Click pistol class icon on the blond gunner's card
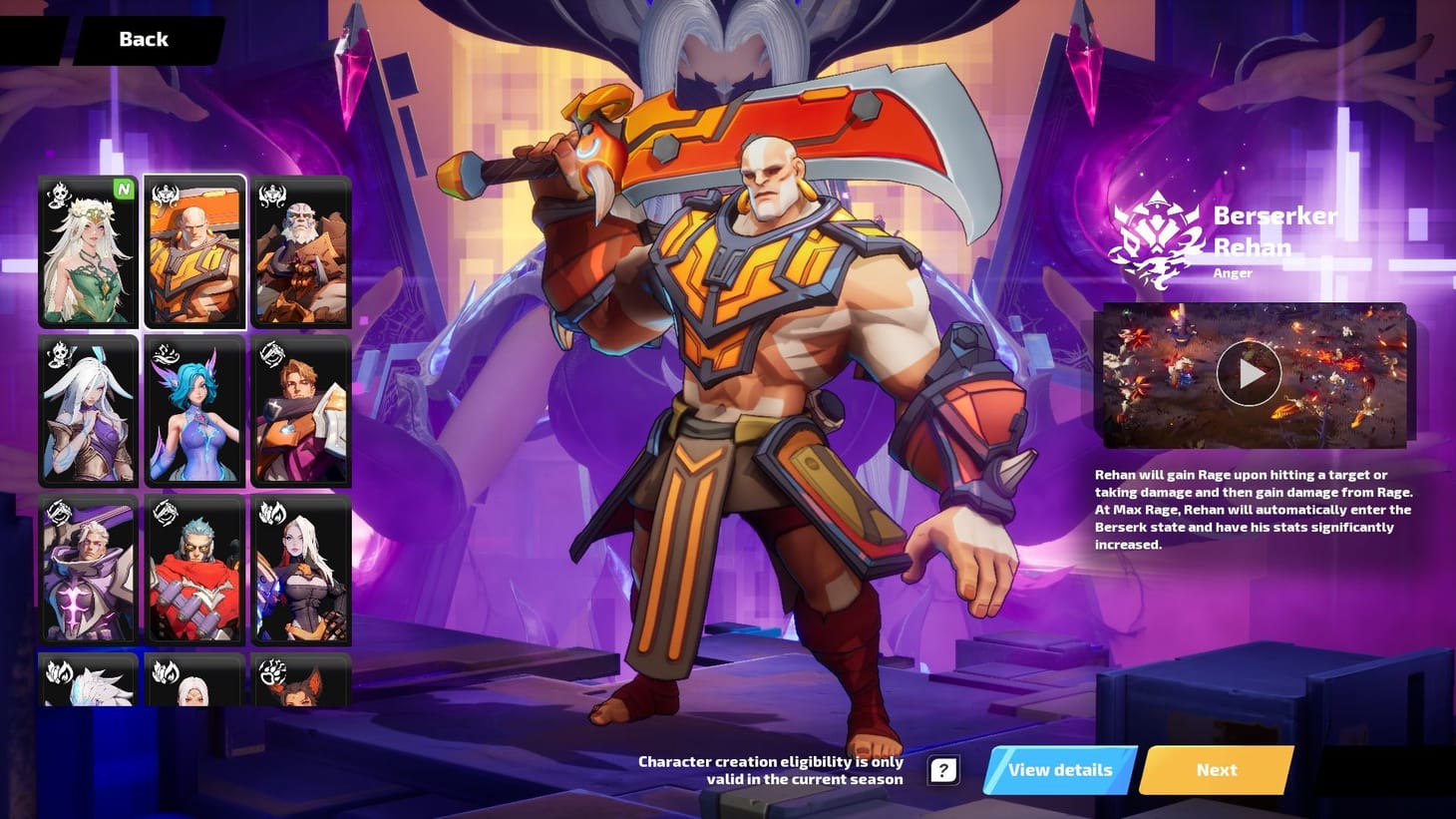Viewport: 1456px width, 819px height. coord(271,353)
